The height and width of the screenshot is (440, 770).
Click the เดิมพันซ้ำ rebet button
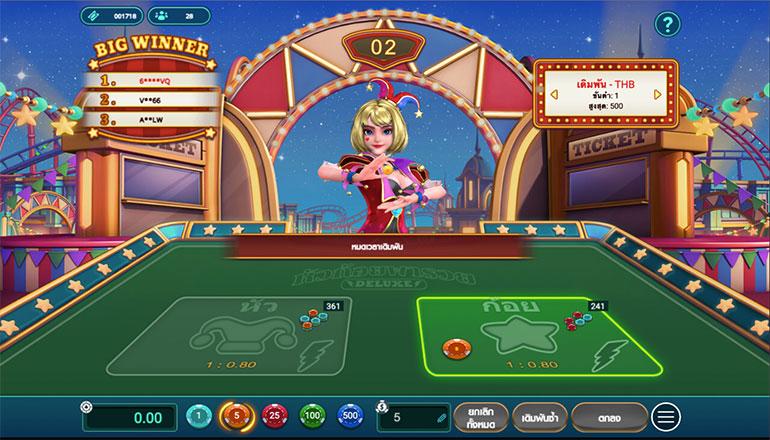coord(540,416)
